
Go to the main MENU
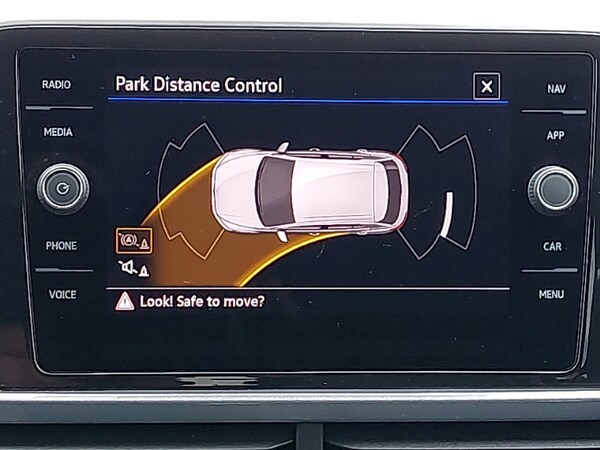coord(551,295)
